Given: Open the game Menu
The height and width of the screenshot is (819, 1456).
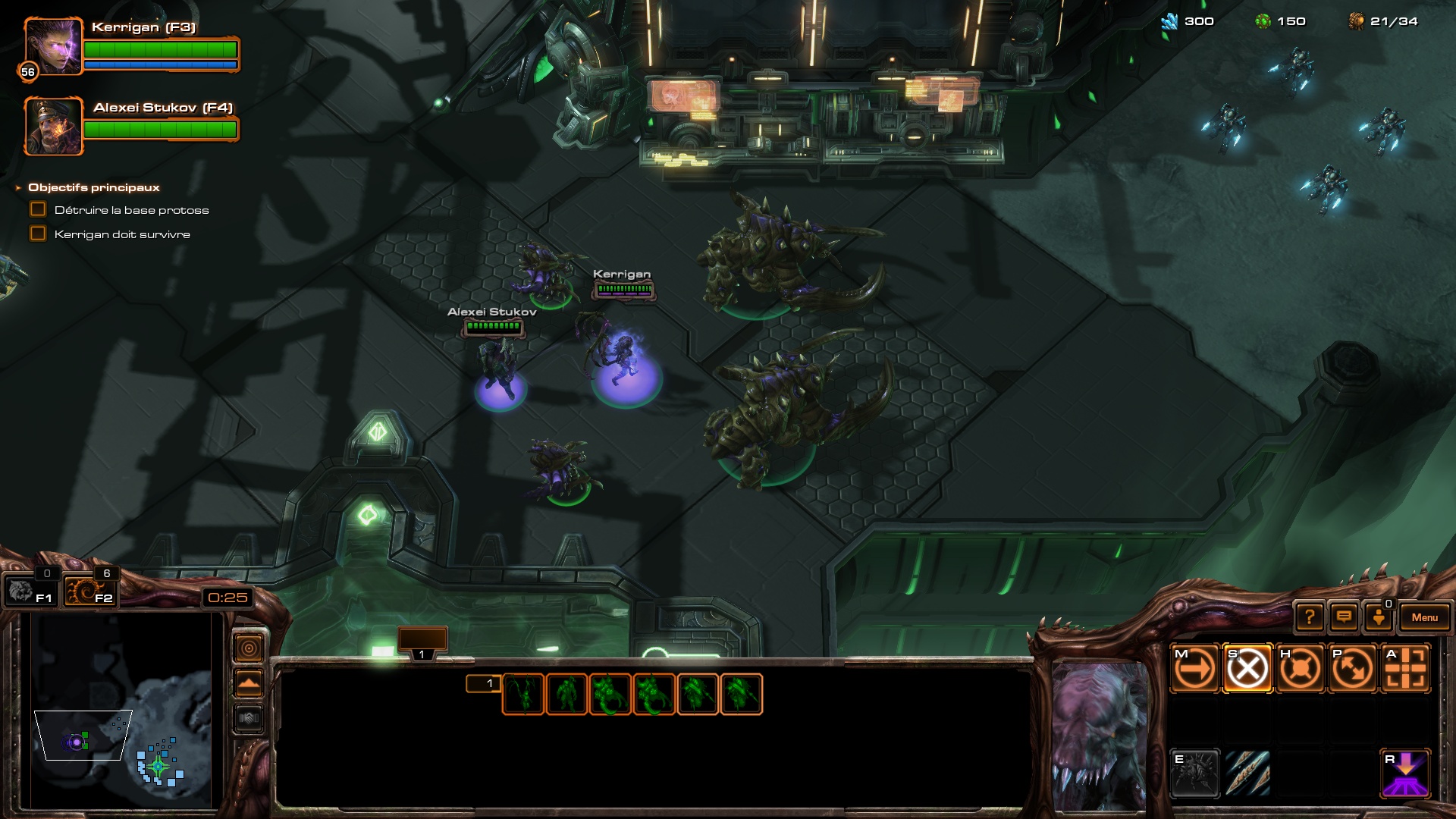Looking at the screenshot, I should tap(1424, 617).
